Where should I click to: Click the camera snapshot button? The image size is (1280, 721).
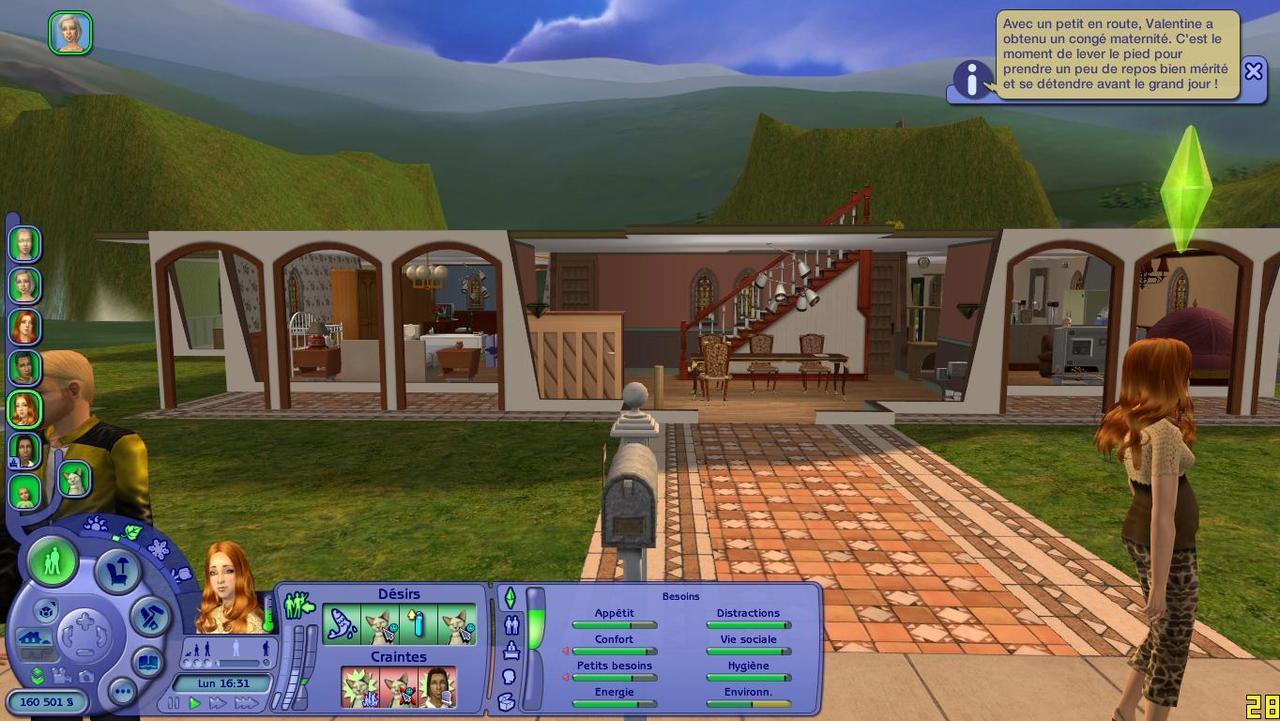point(84,677)
